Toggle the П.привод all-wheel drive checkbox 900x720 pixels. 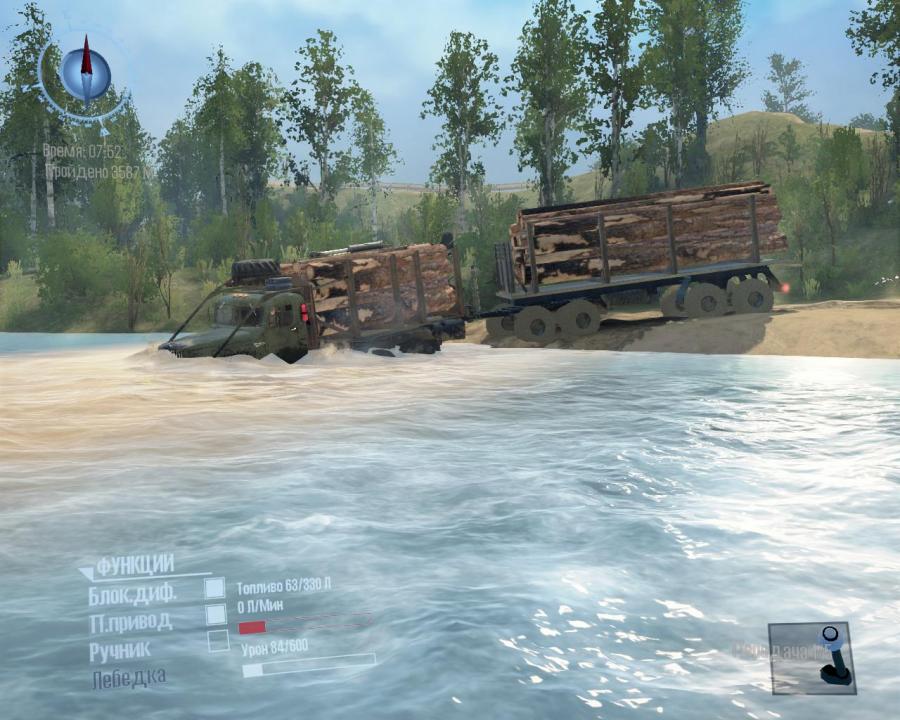[x=216, y=615]
